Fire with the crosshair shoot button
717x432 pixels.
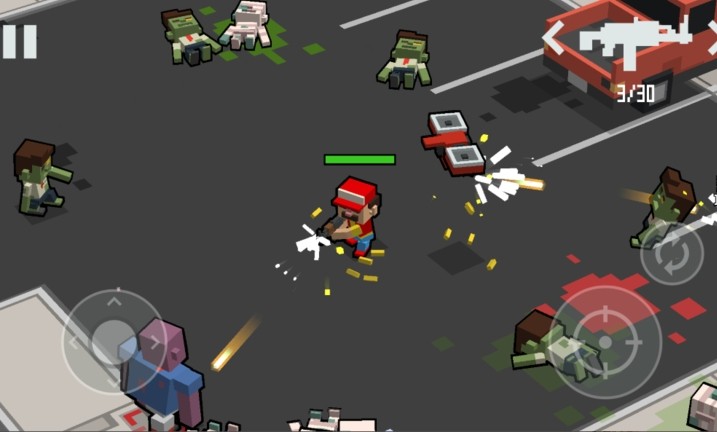604,339
